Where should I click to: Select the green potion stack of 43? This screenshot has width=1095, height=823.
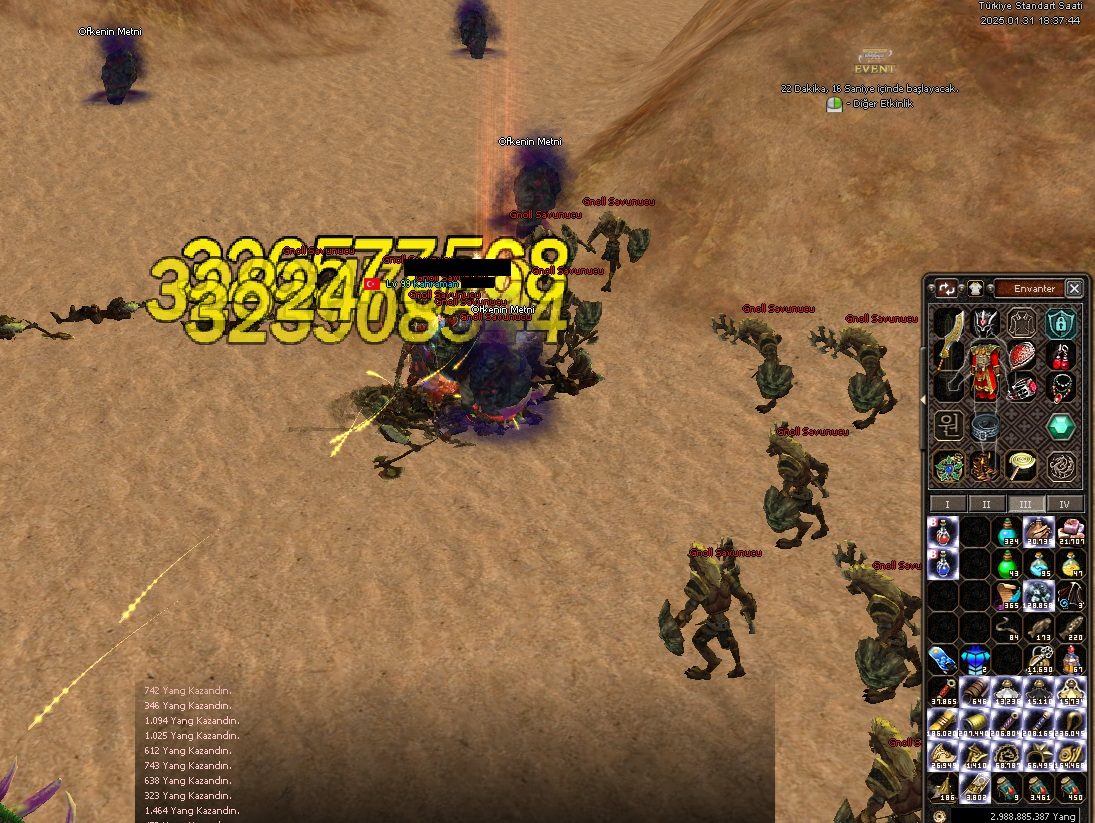[x=1008, y=563]
